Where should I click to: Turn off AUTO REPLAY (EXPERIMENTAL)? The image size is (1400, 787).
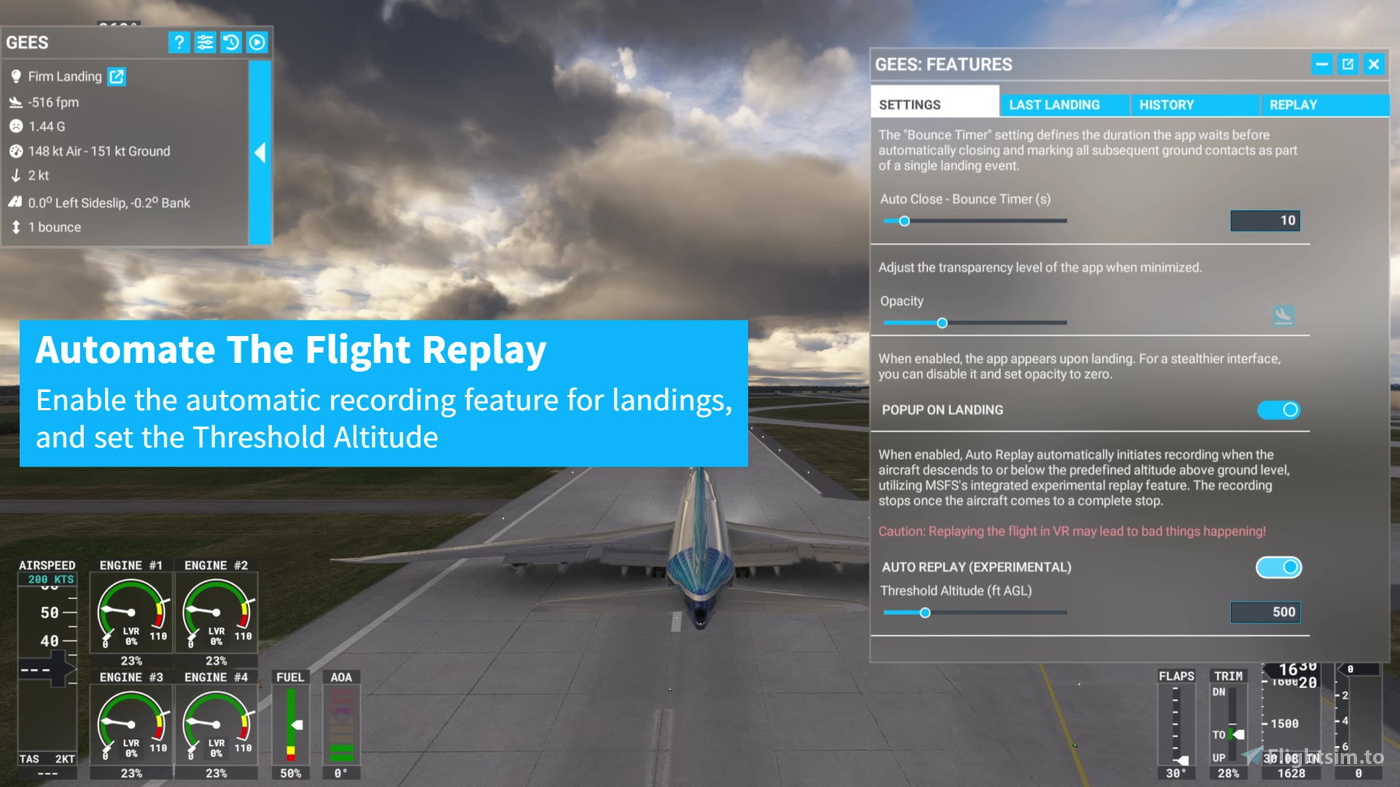click(x=1279, y=567)
